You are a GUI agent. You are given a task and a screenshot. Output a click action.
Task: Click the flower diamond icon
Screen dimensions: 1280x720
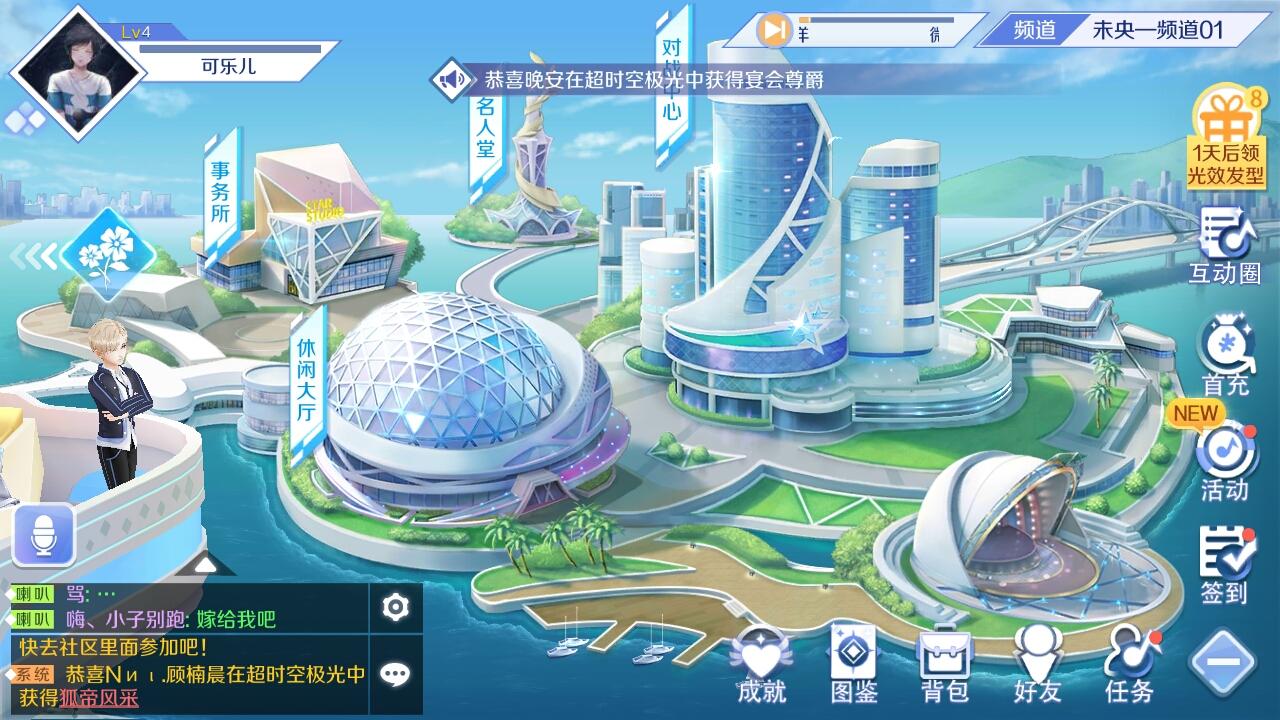[107, 254]
